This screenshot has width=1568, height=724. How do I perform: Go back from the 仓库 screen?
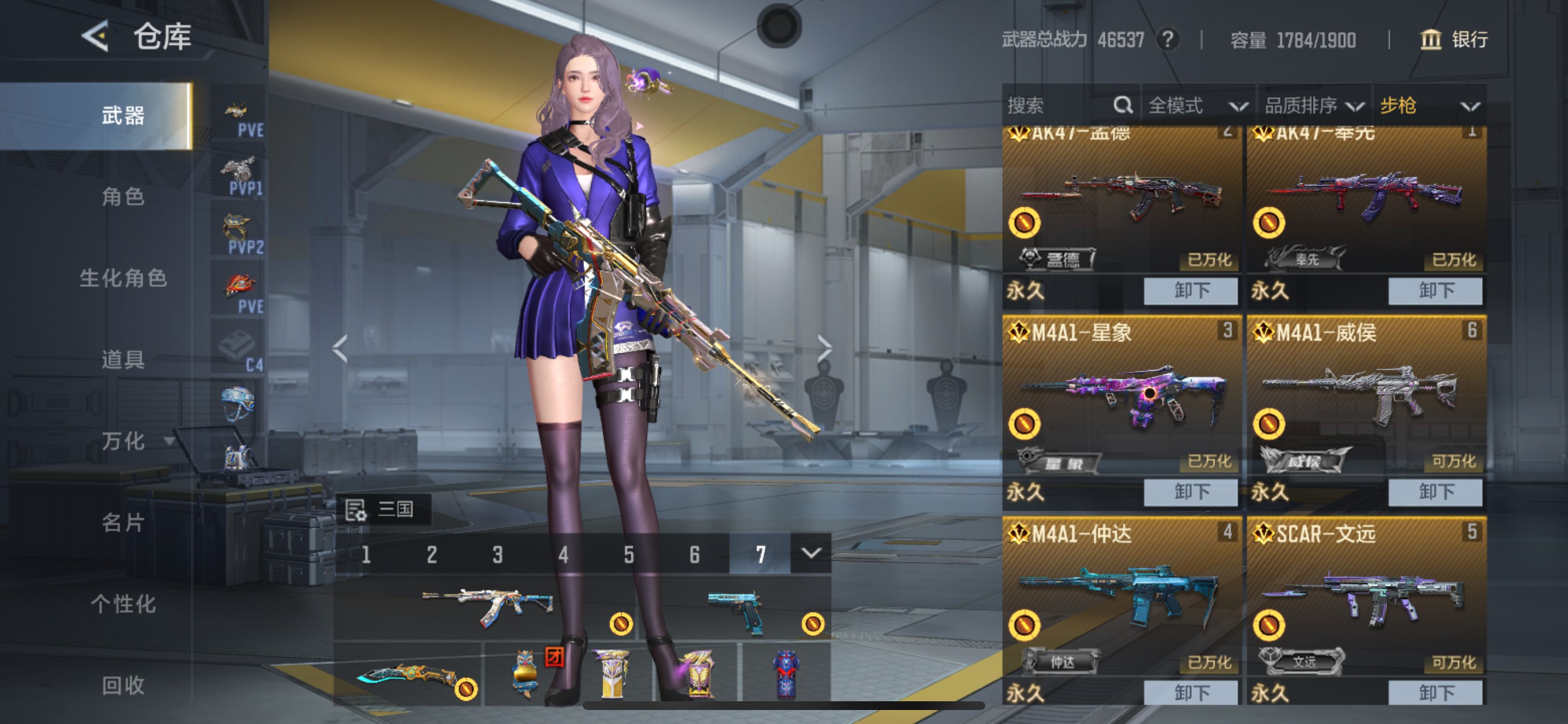[96, 37]
